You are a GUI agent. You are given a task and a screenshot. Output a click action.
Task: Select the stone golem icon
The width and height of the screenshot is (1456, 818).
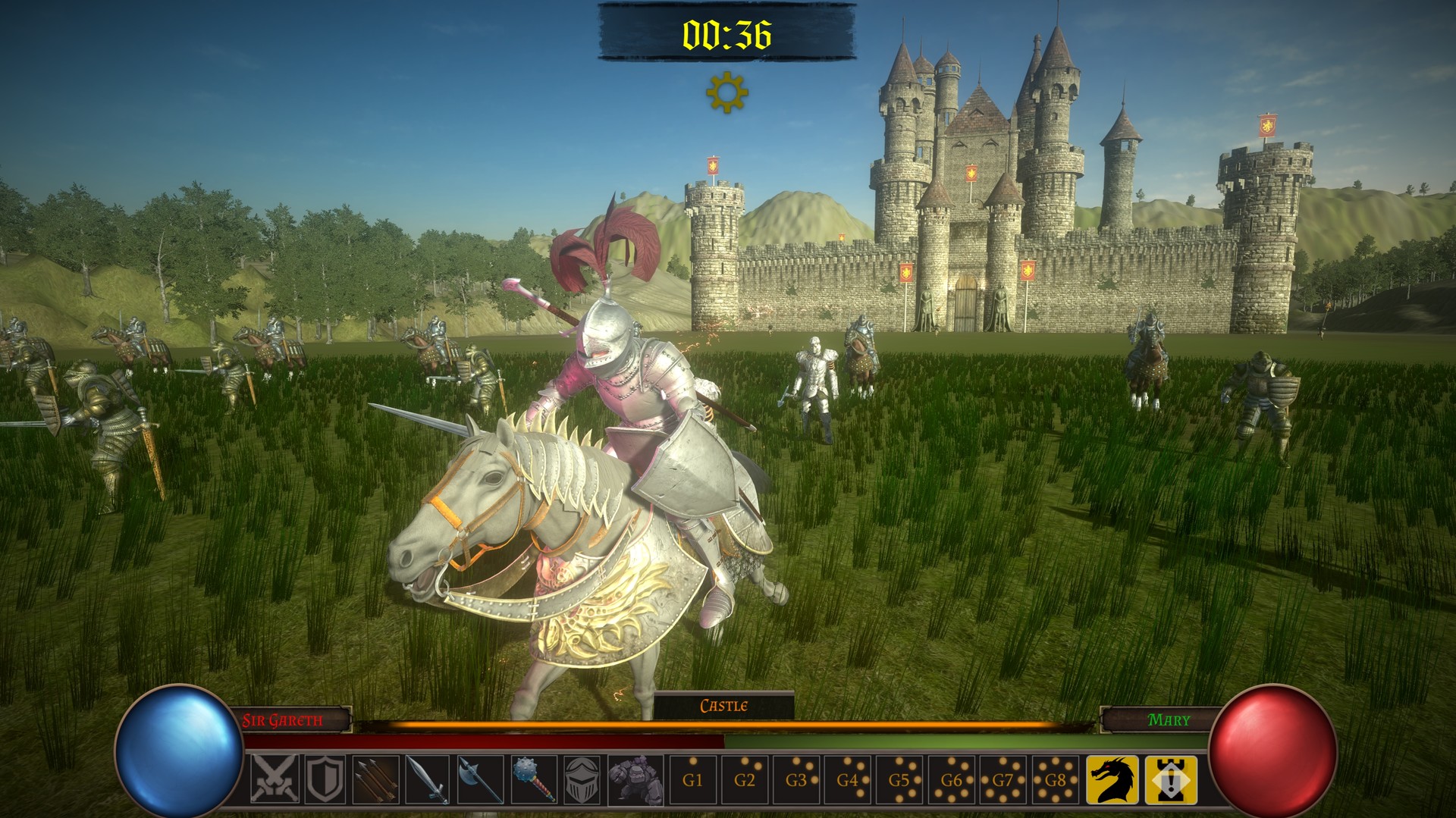pos(635,779)
